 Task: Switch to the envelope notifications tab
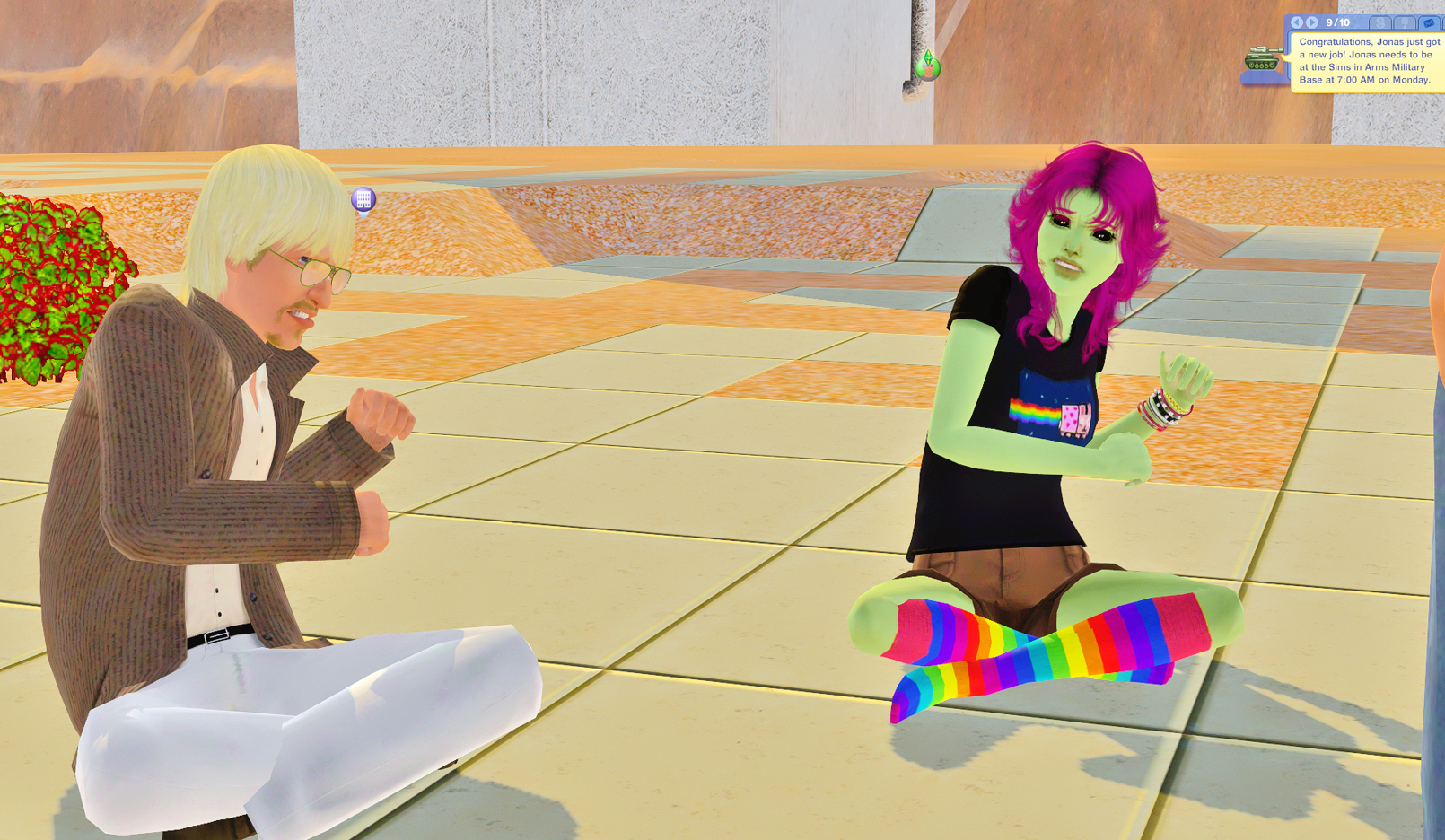click(1429, 22)
